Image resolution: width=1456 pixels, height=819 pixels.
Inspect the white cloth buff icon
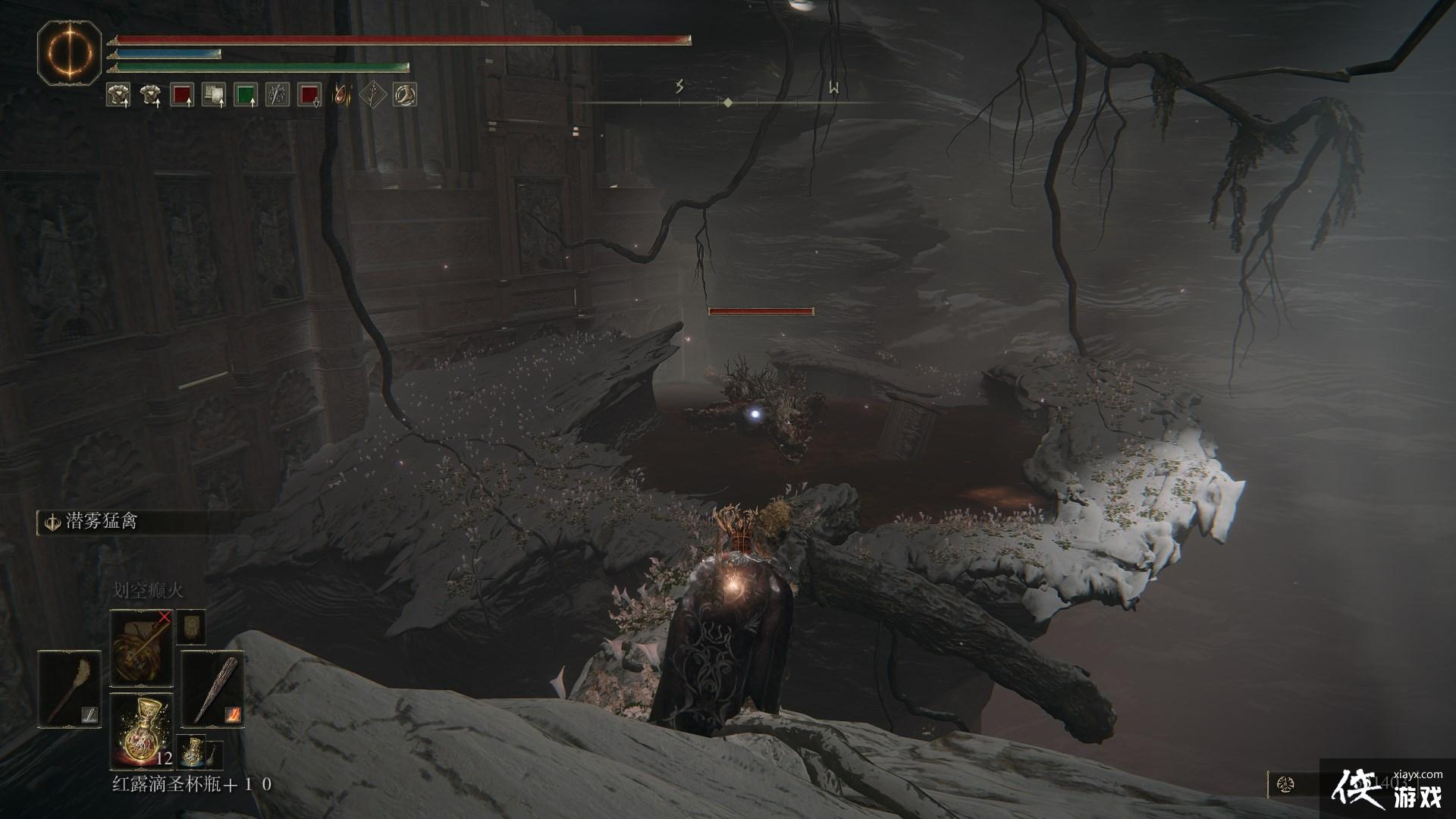pos(213,95)
